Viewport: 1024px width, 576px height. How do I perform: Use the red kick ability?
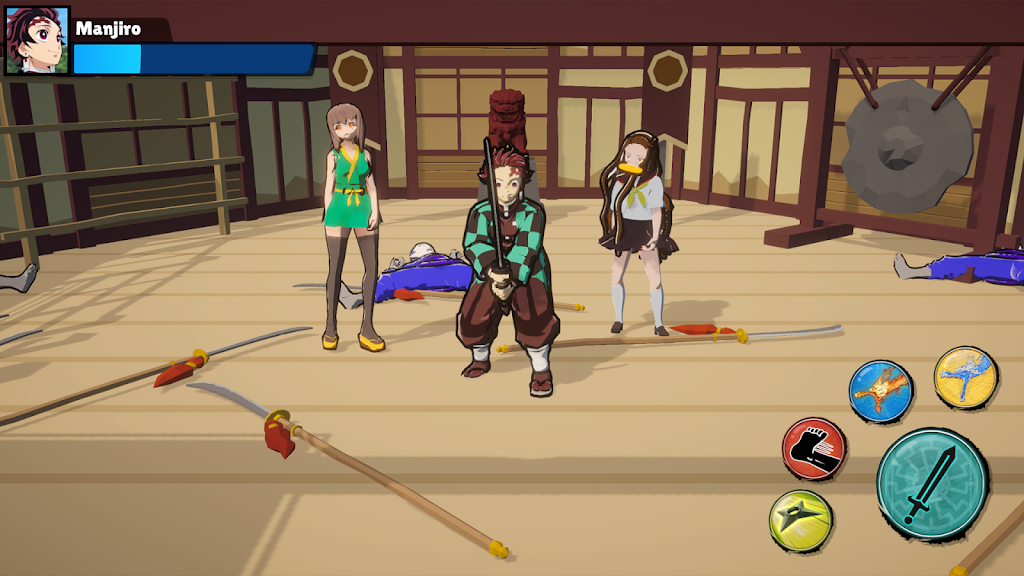(x=814, y=449)
